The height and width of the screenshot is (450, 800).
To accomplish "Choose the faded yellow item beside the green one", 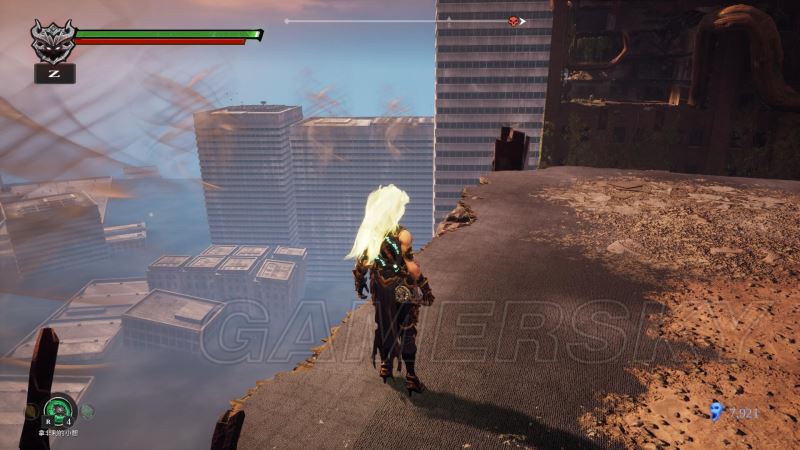I will pos(33,410).
